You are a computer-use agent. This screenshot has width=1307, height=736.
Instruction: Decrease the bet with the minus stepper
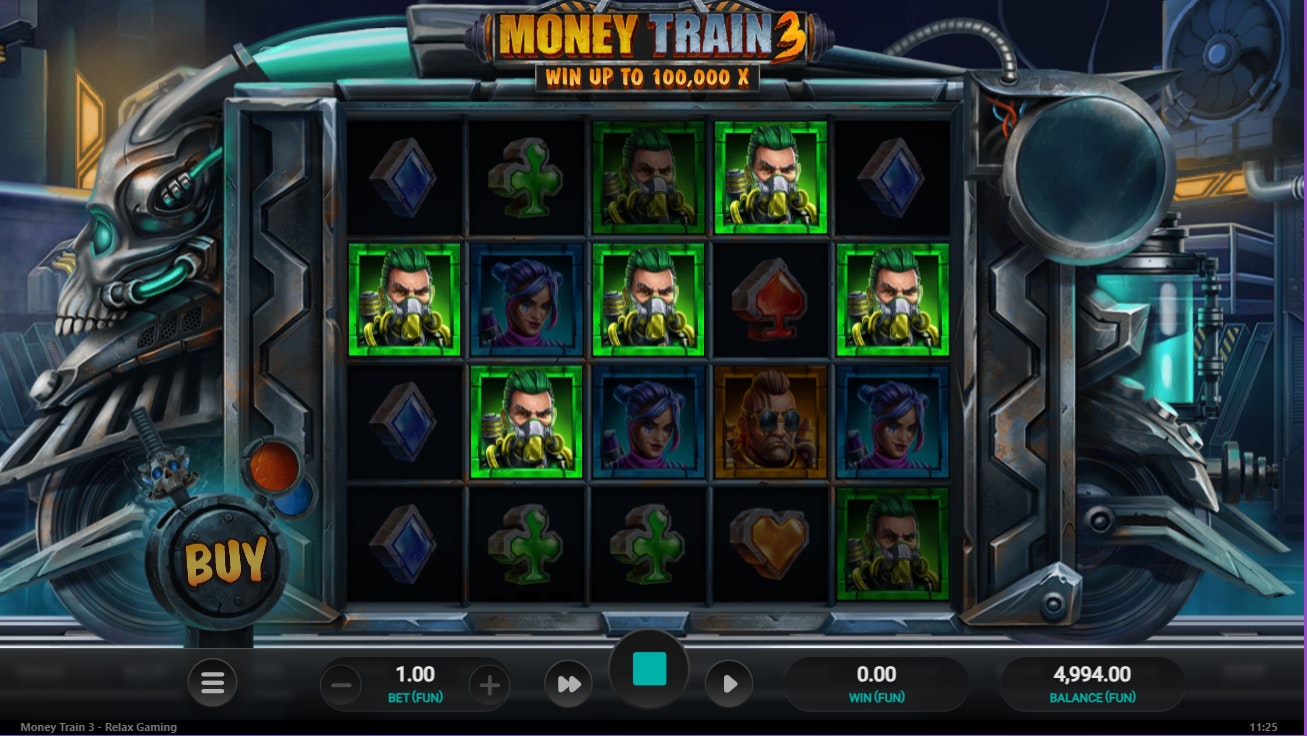tap(340, 685)
